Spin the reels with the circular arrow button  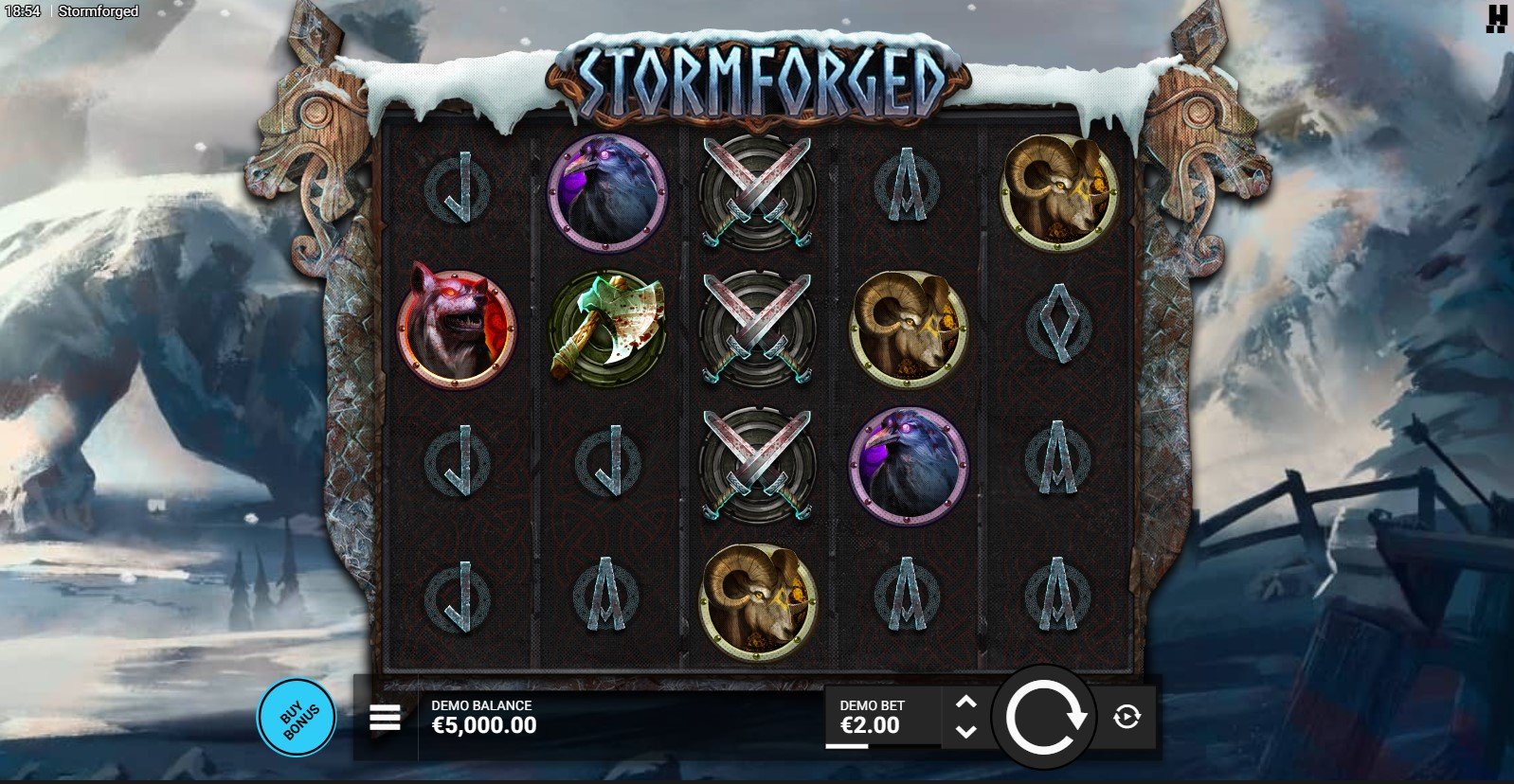pos(1044,718)
